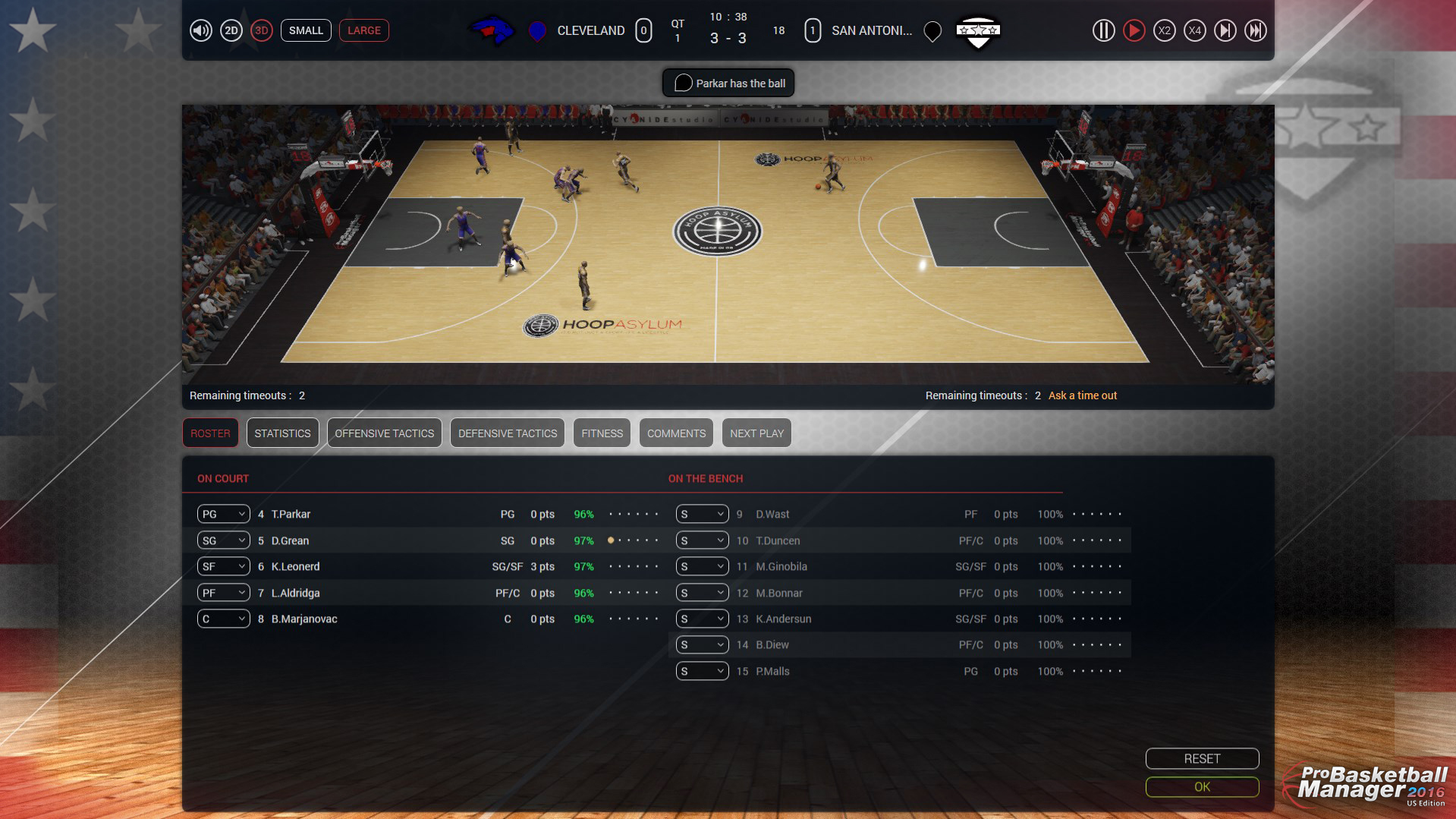Image resolution: width=1456 pixels, height=819 pixels.
Task: Confirm roster changes with OK
Action: (1201, 787)
